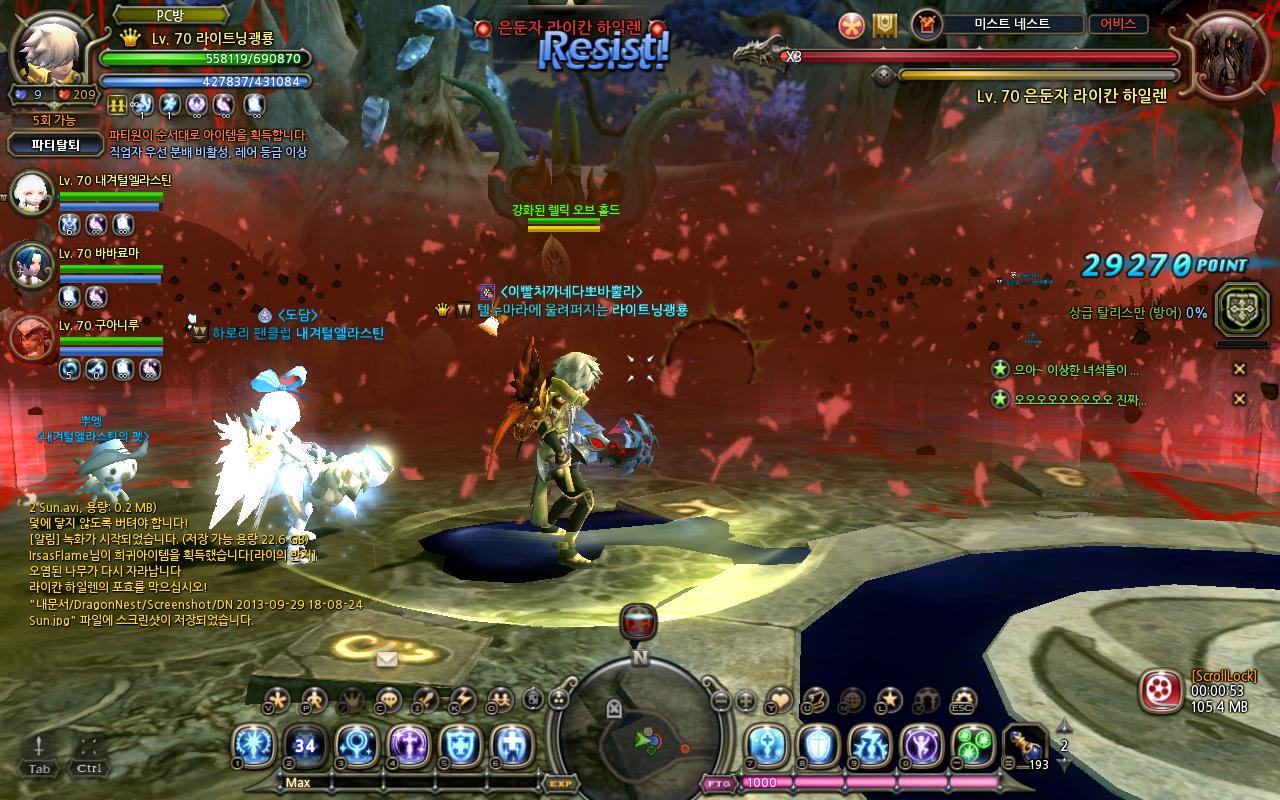Open the unread mail envelope icon
This screenshot has width=1280, height=800.
tap(387, 659)
